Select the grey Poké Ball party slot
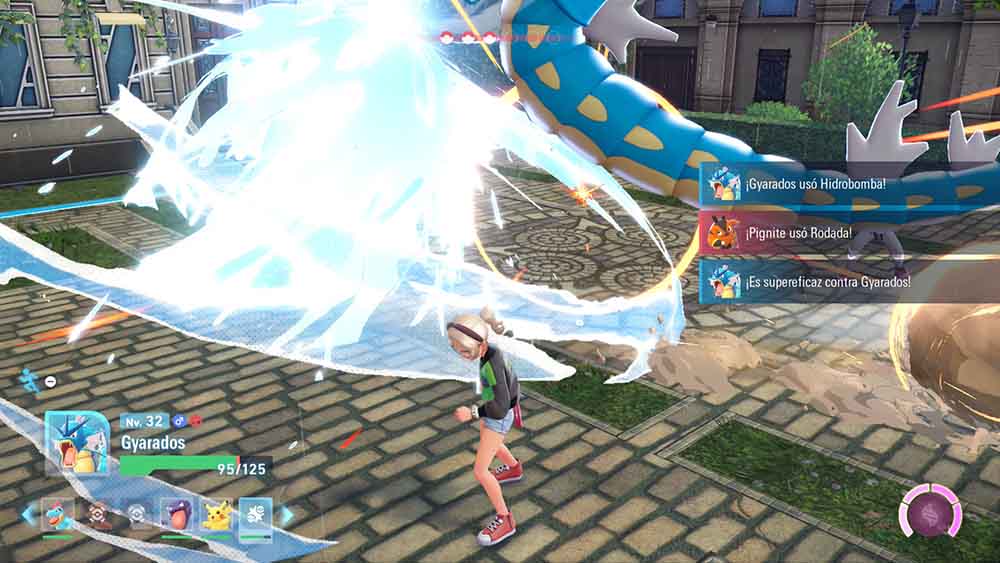Image resolution: width=1000 pixels, height=563 pixels. (137, 514)
